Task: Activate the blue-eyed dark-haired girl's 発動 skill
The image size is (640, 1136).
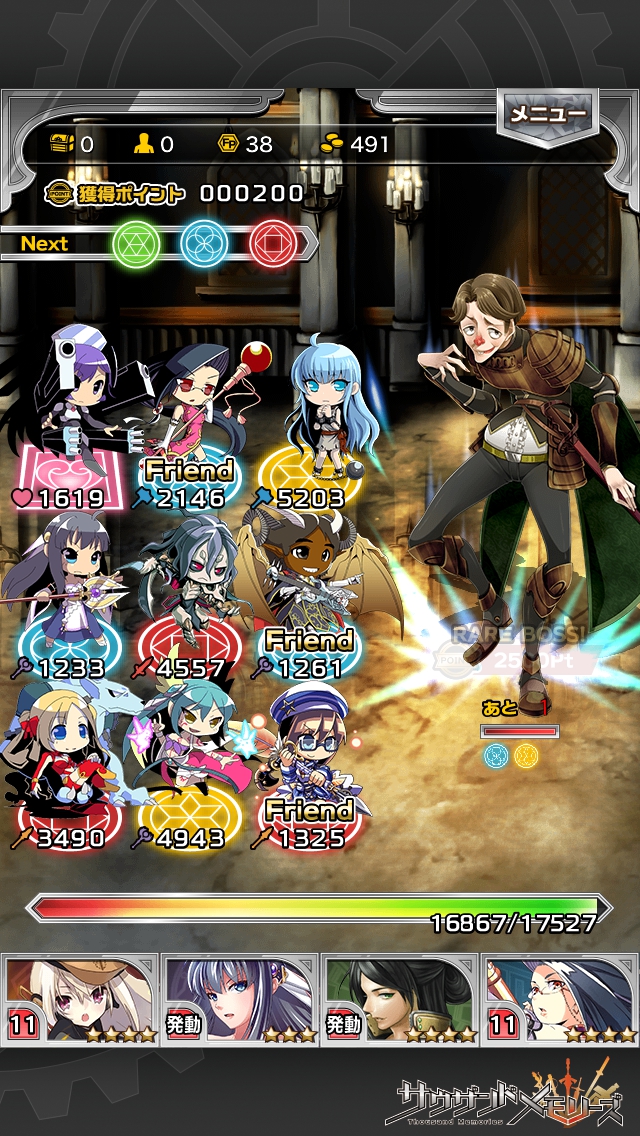Action: click(240, 999)
